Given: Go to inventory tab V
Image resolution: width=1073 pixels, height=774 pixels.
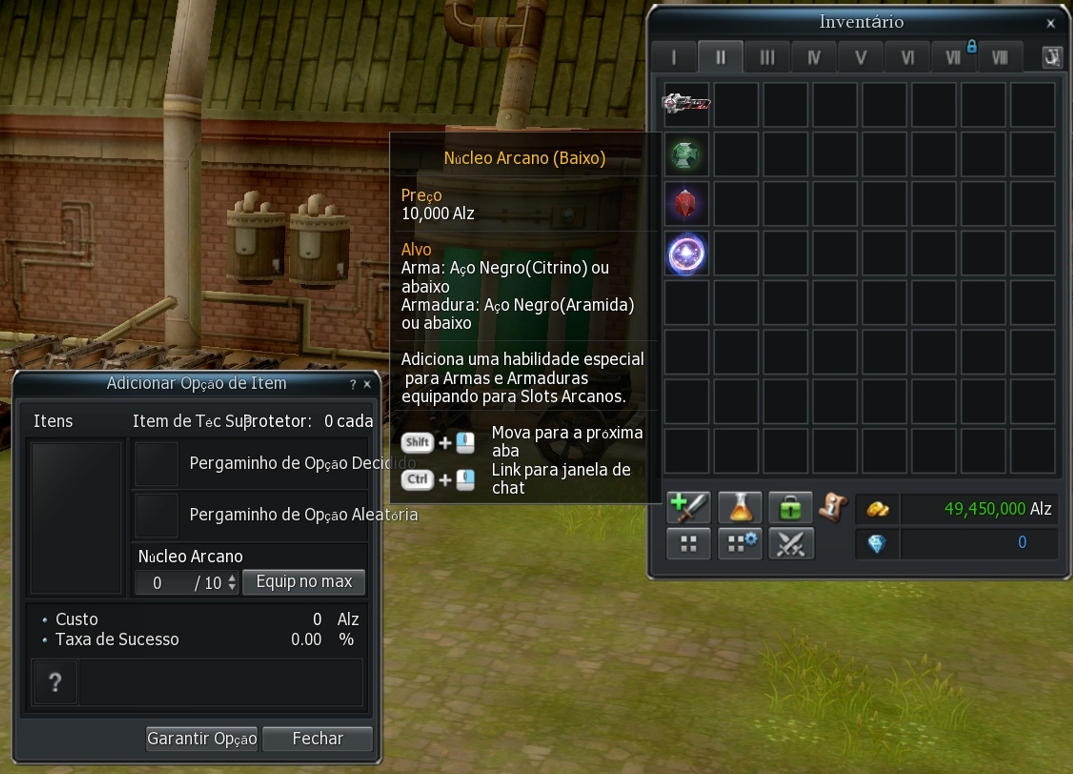Looking at the screenshot, I should [860, 57].
